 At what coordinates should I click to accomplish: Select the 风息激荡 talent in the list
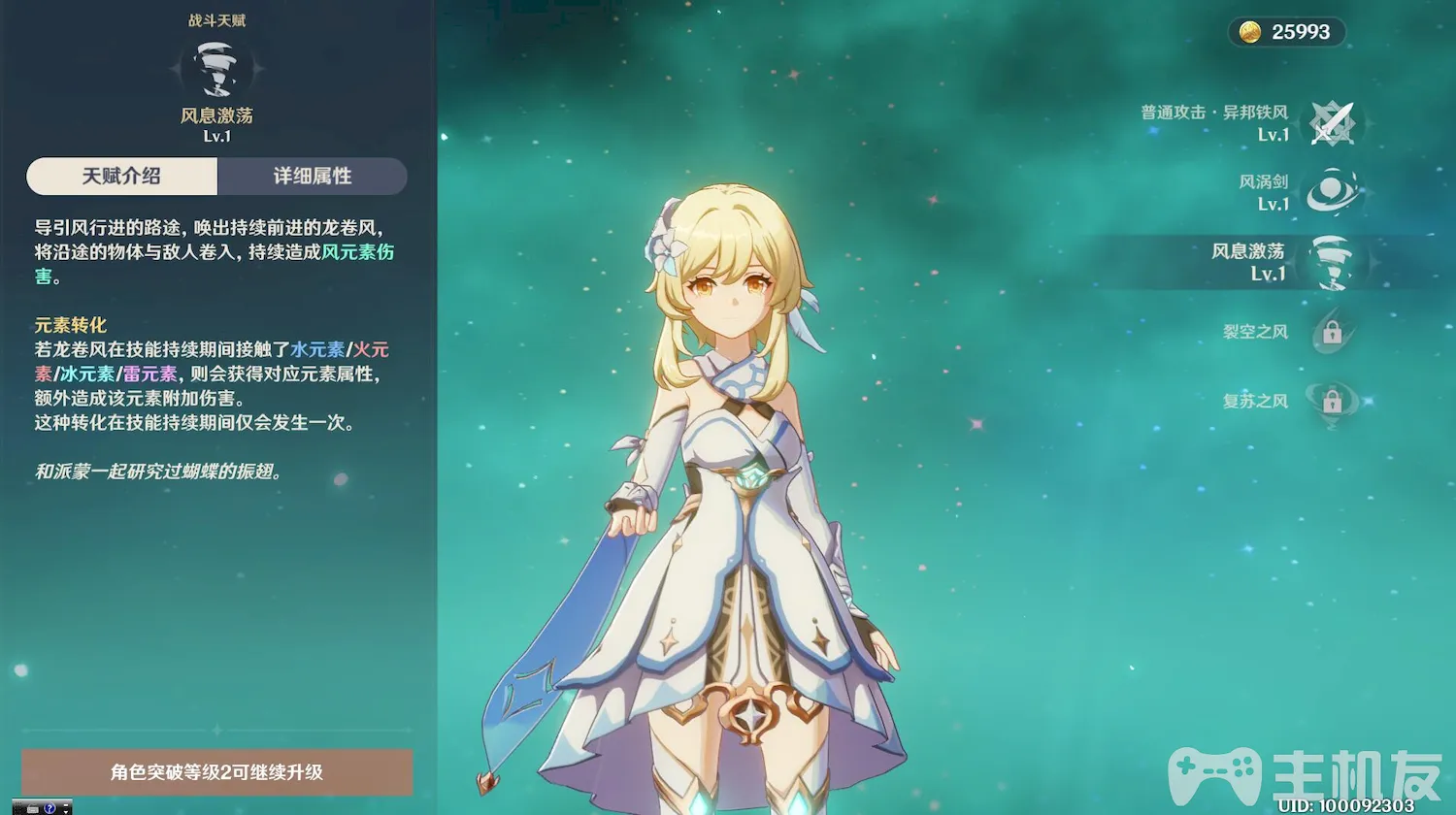(x=1332, y=262)
